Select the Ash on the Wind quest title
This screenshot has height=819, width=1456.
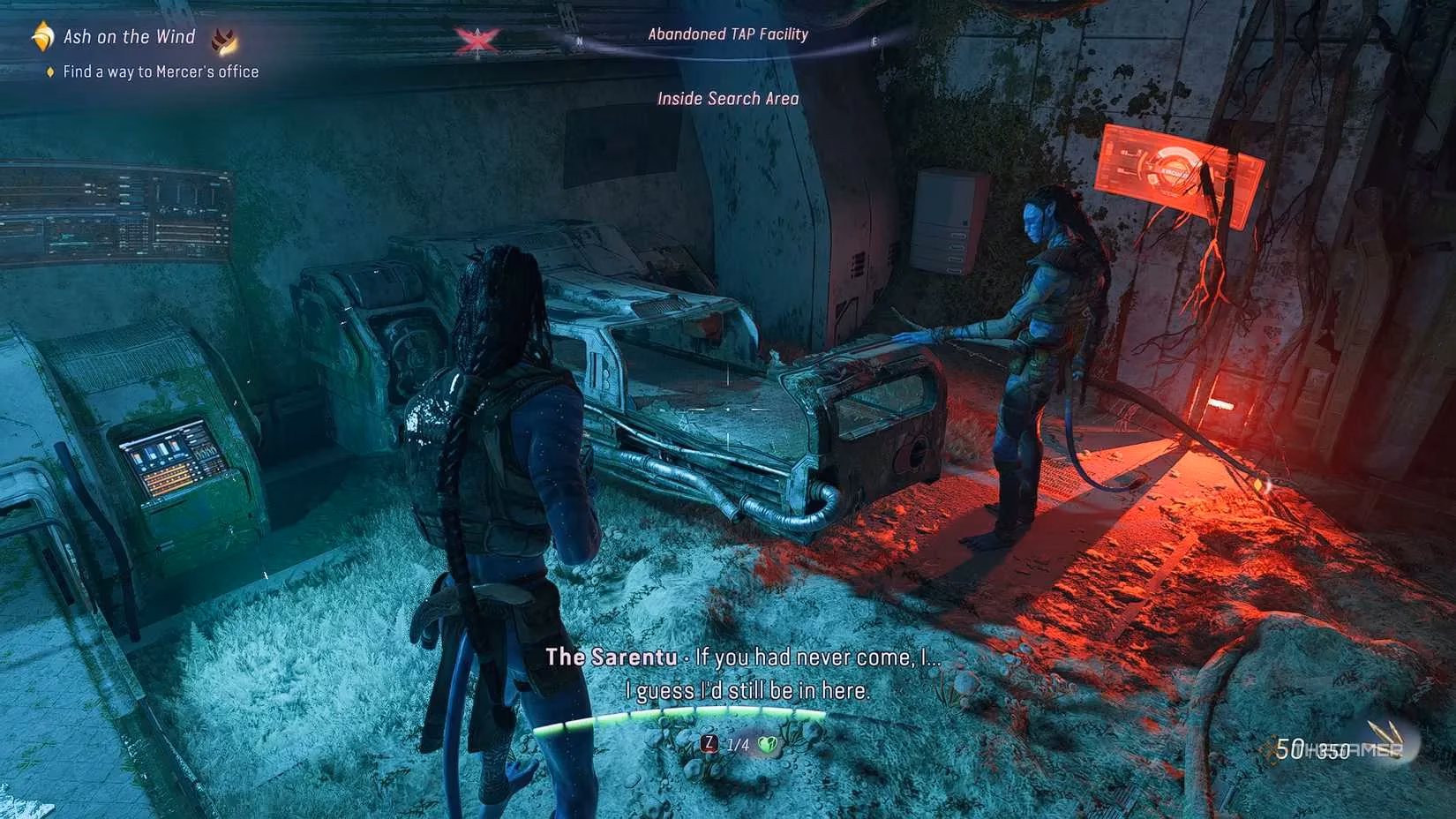(x=129, y=36)
